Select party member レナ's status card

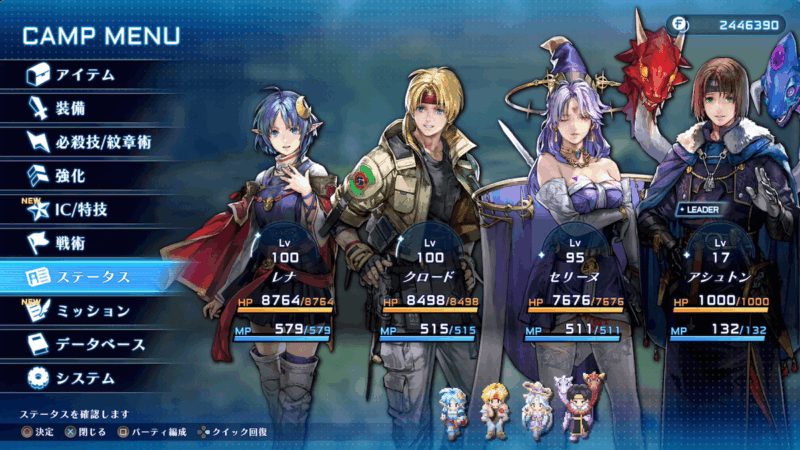point(285,283)
